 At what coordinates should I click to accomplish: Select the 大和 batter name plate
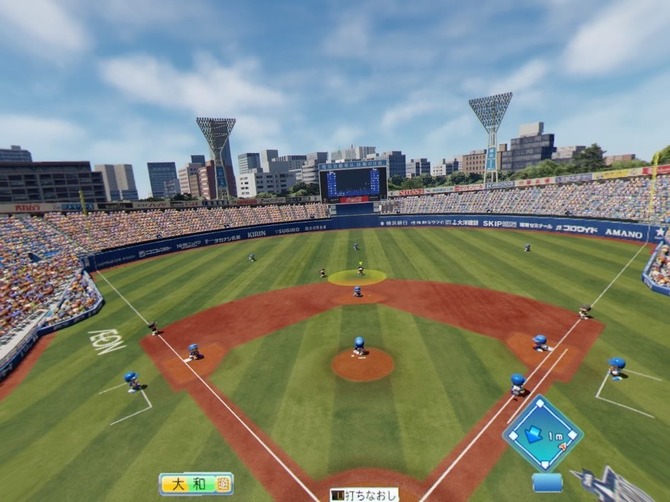click(x=196, y=484)
